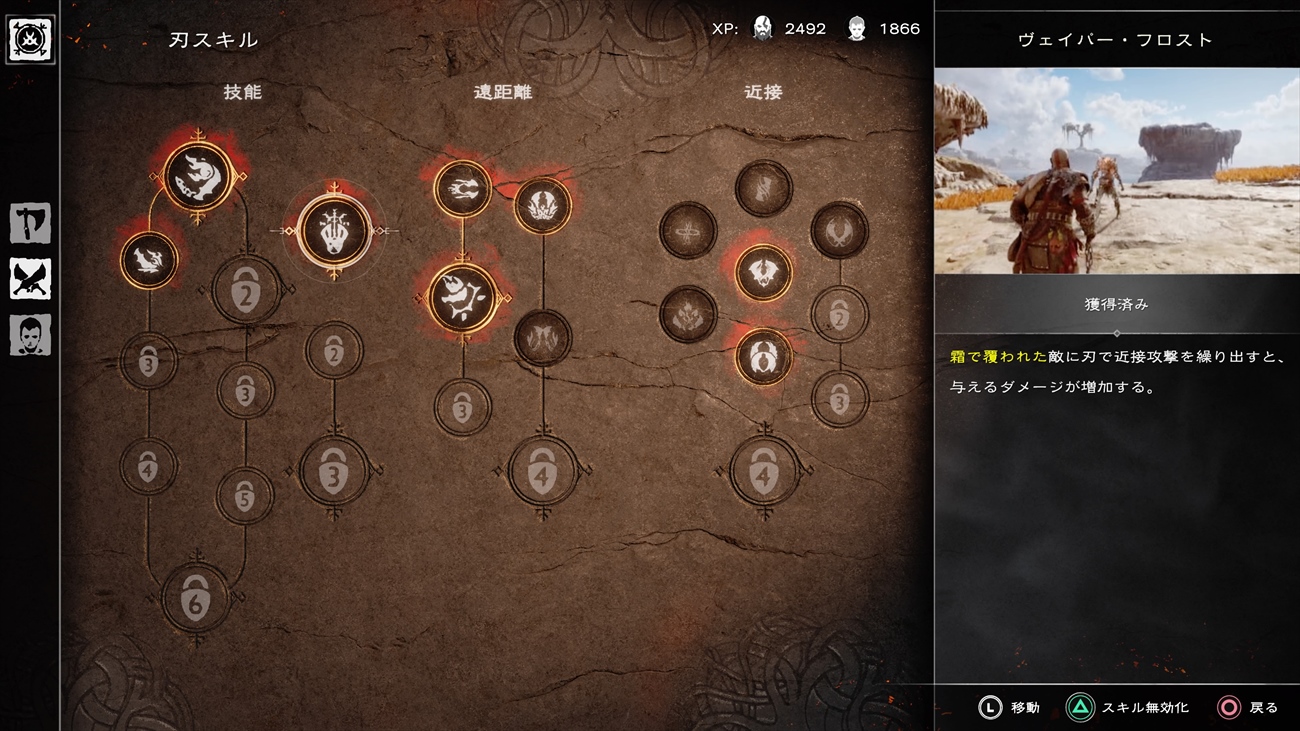Switch to the axe skills tab

click(x=30, y=223)
